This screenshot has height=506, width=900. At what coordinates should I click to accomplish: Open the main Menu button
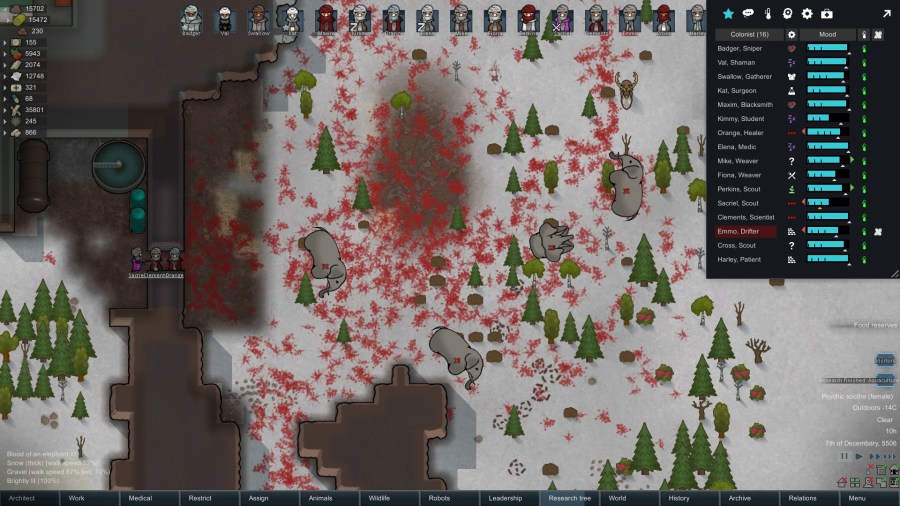click(857, 497)
